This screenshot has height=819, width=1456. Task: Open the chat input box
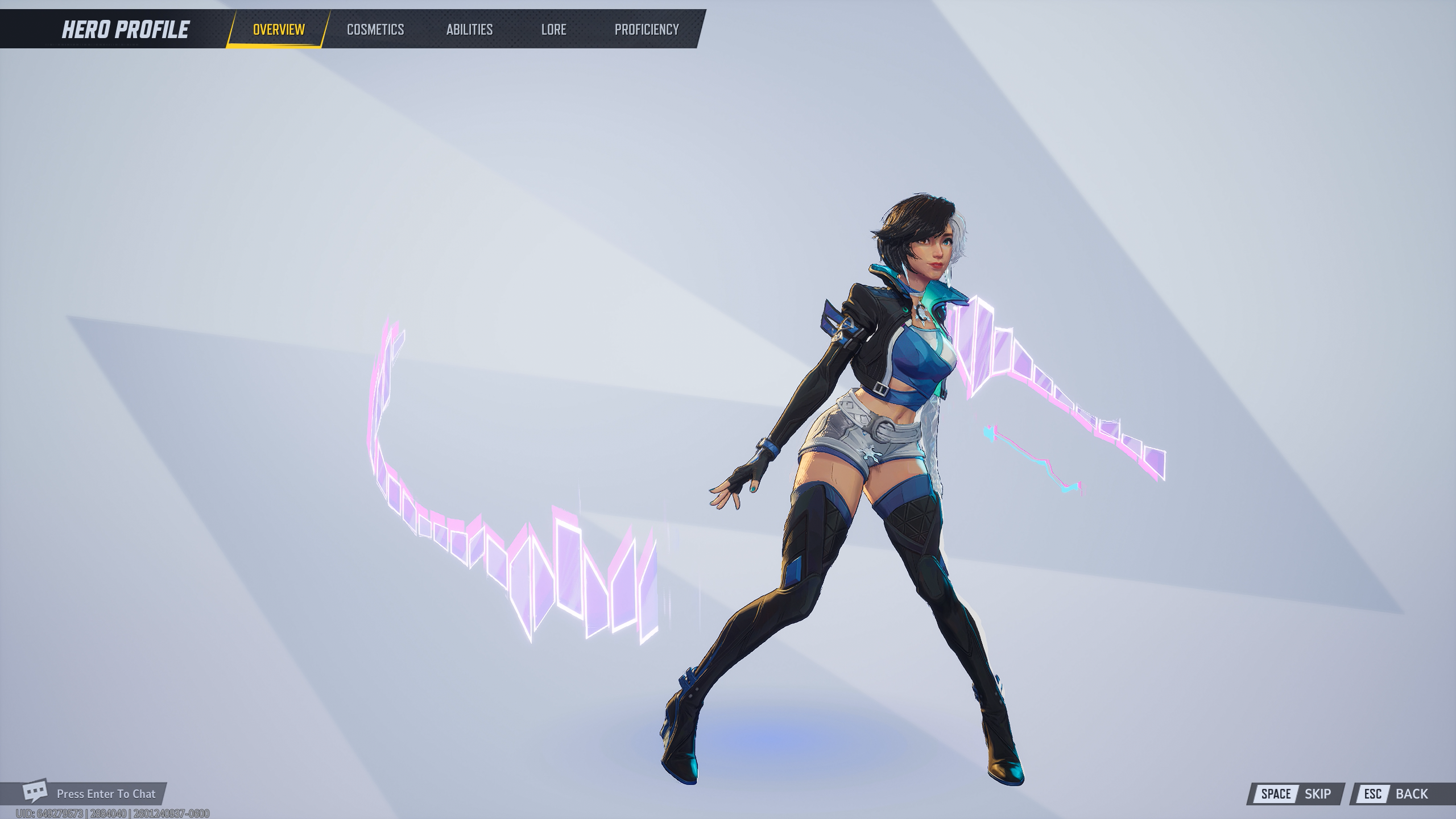point(91,793)
